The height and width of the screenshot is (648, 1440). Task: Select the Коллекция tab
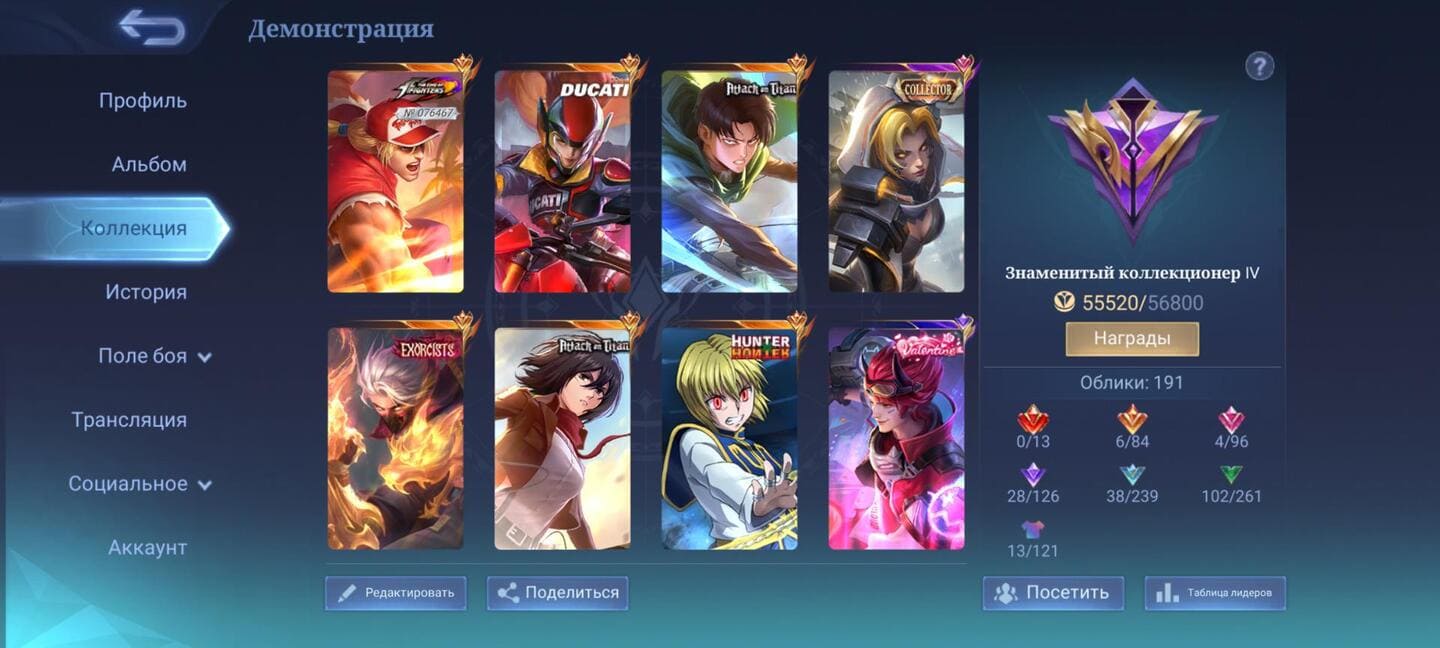coord(133,229)
